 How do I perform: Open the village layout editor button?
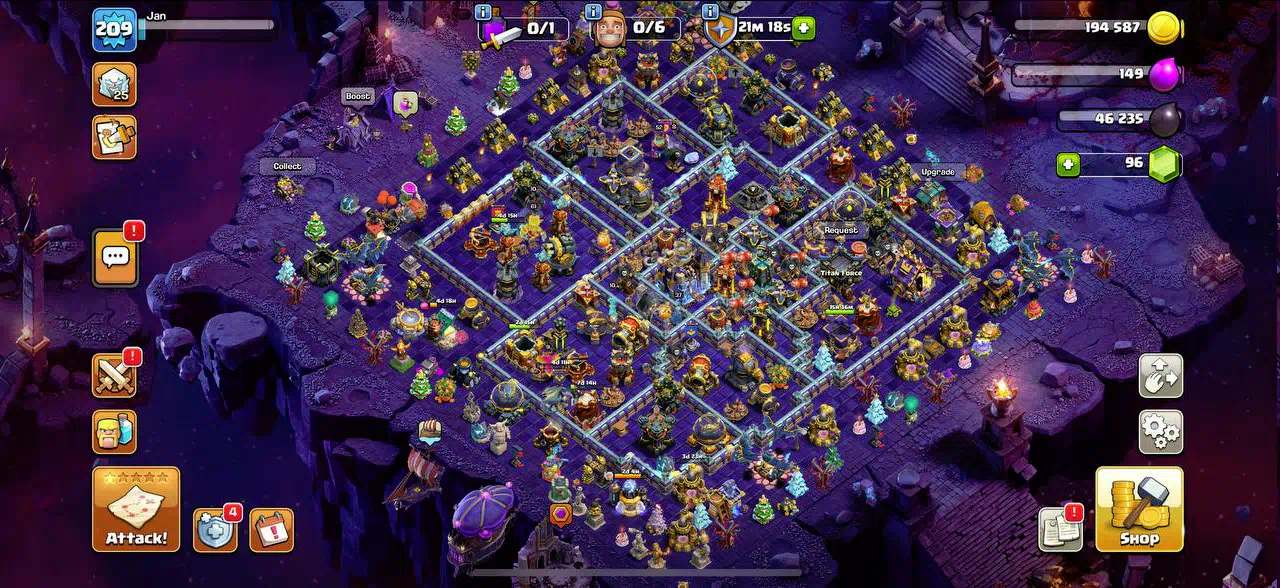1160,376
